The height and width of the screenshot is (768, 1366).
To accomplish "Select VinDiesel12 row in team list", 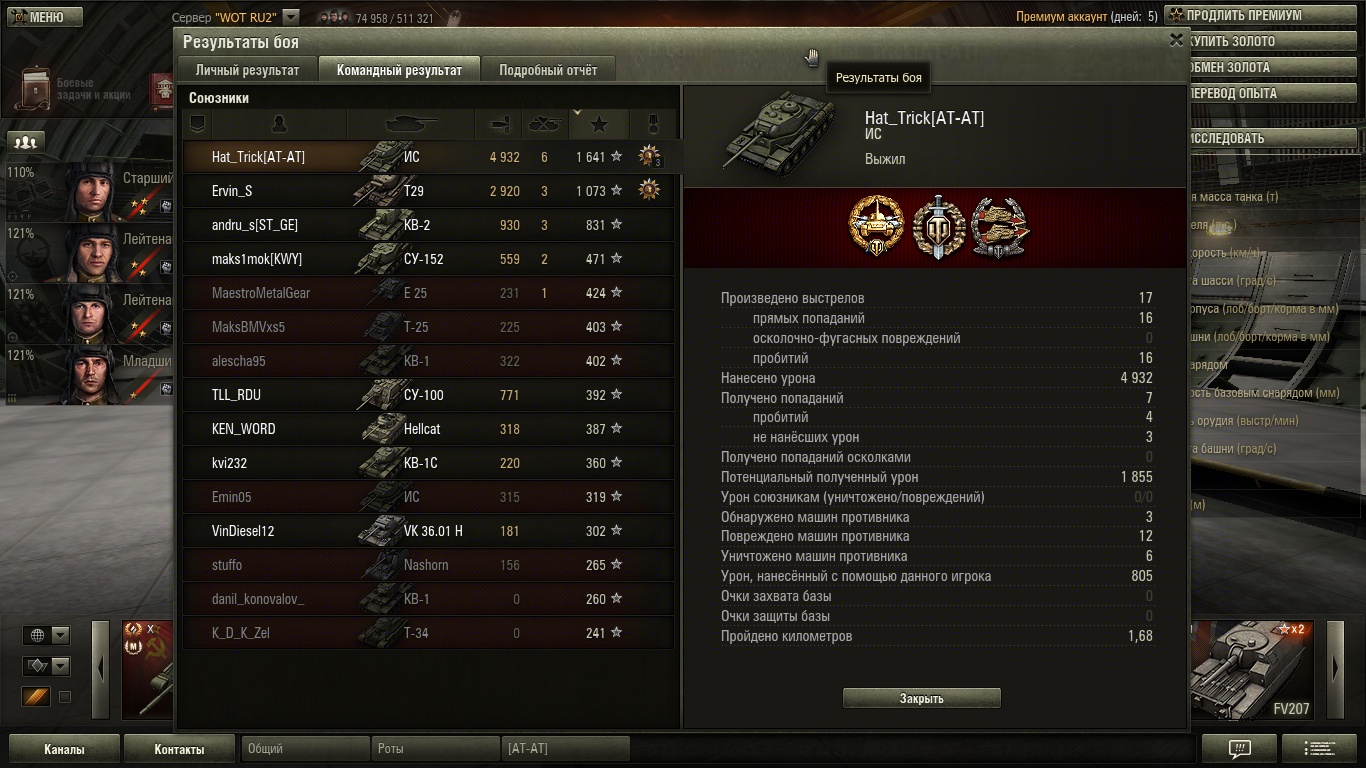I will tap(428, 531).
